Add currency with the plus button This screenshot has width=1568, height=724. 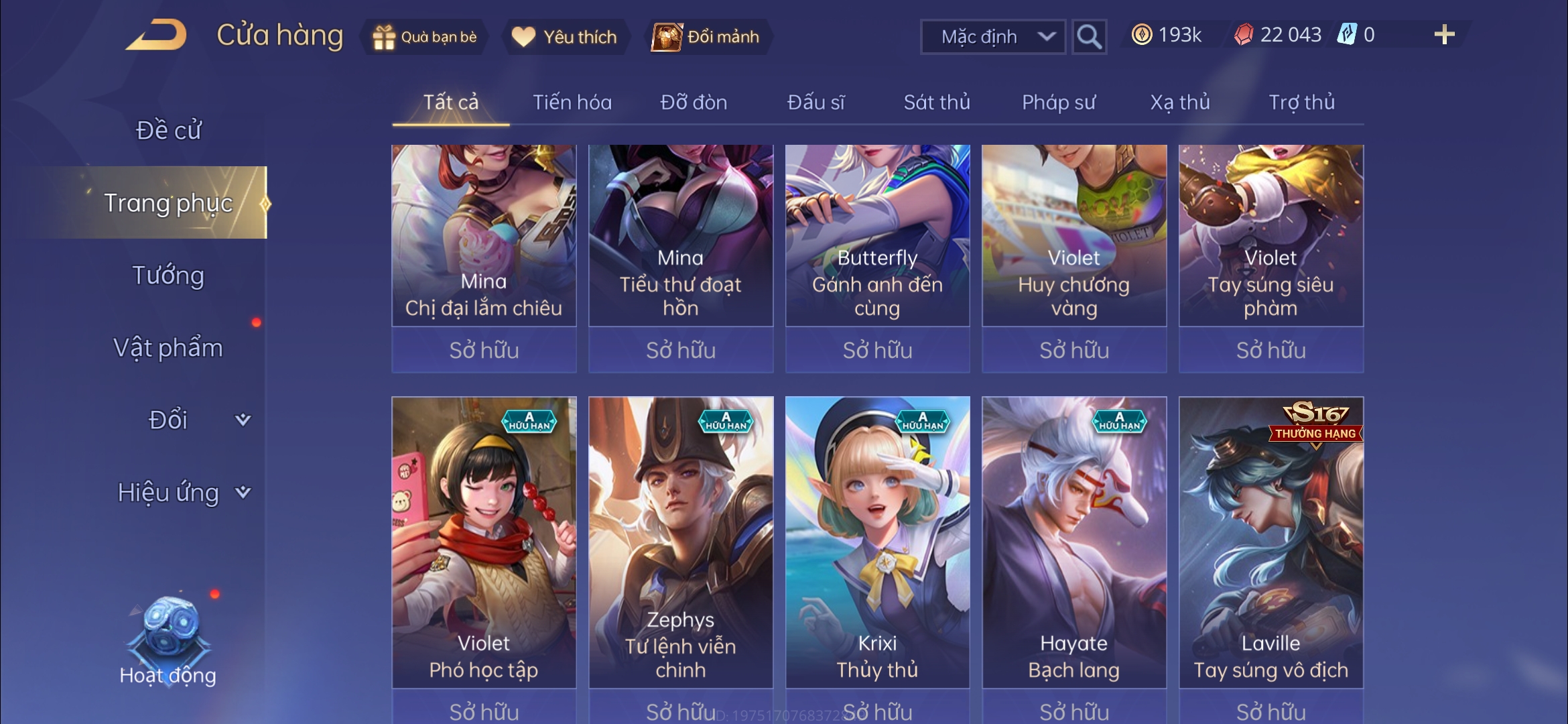[x=1444, y=35]
